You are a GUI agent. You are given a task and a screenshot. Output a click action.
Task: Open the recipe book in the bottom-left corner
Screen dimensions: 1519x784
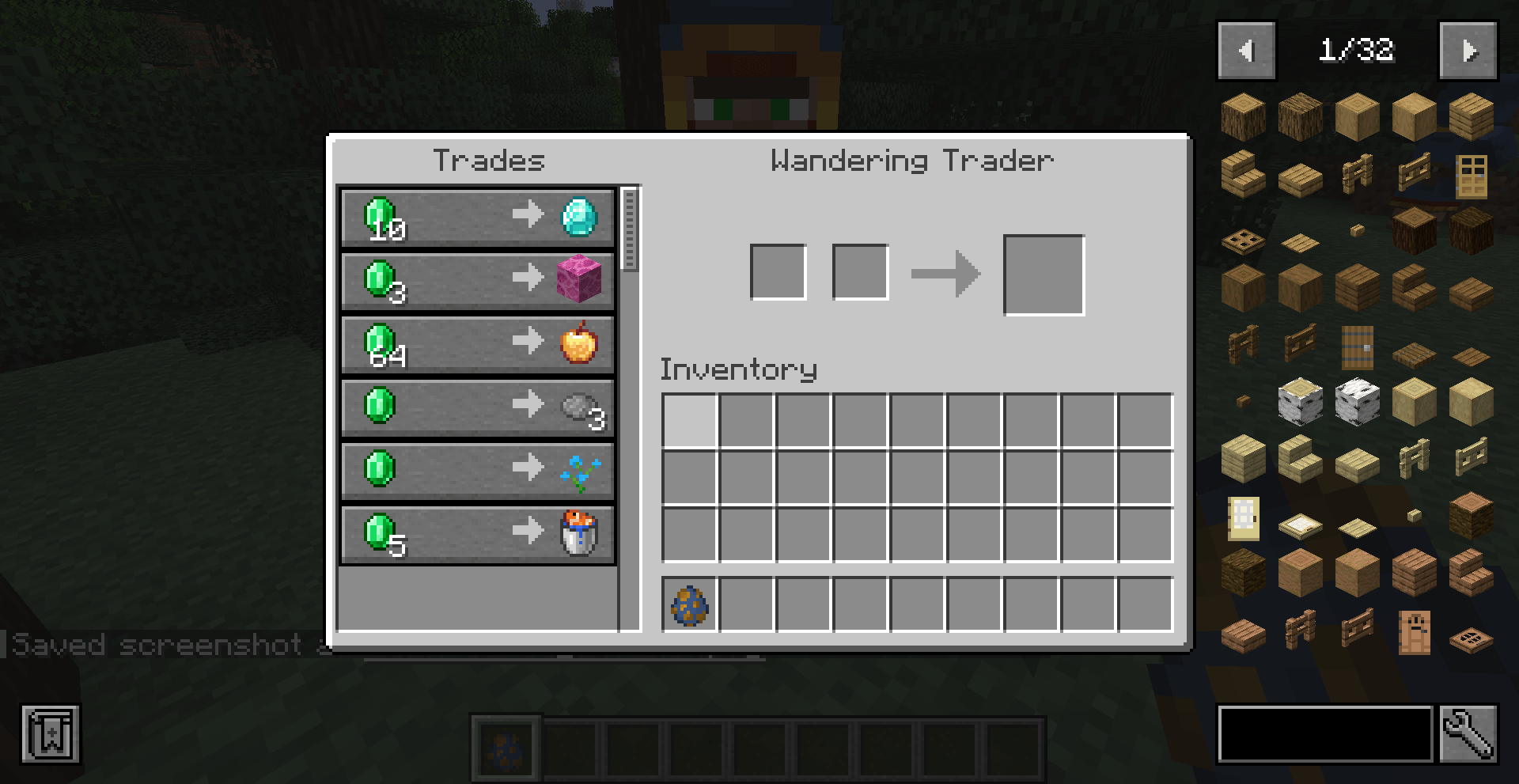pos(51,735)
